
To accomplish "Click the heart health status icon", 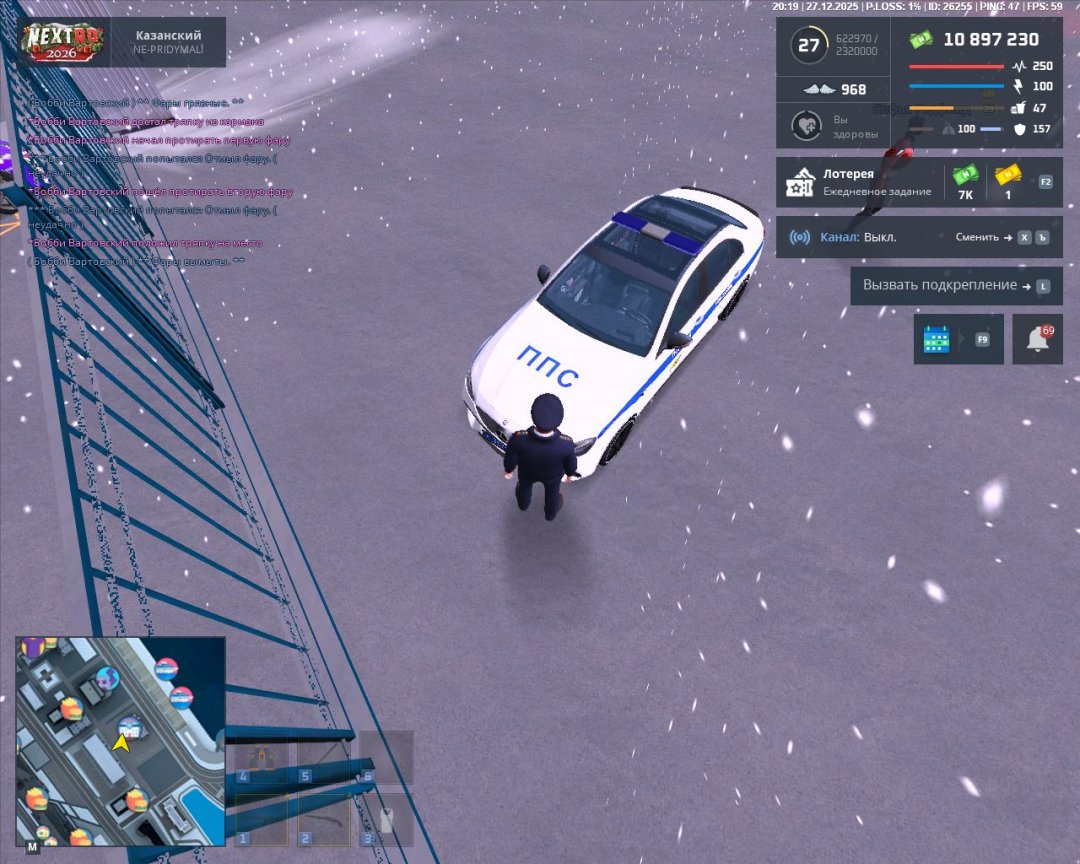I will coord(806,126).
